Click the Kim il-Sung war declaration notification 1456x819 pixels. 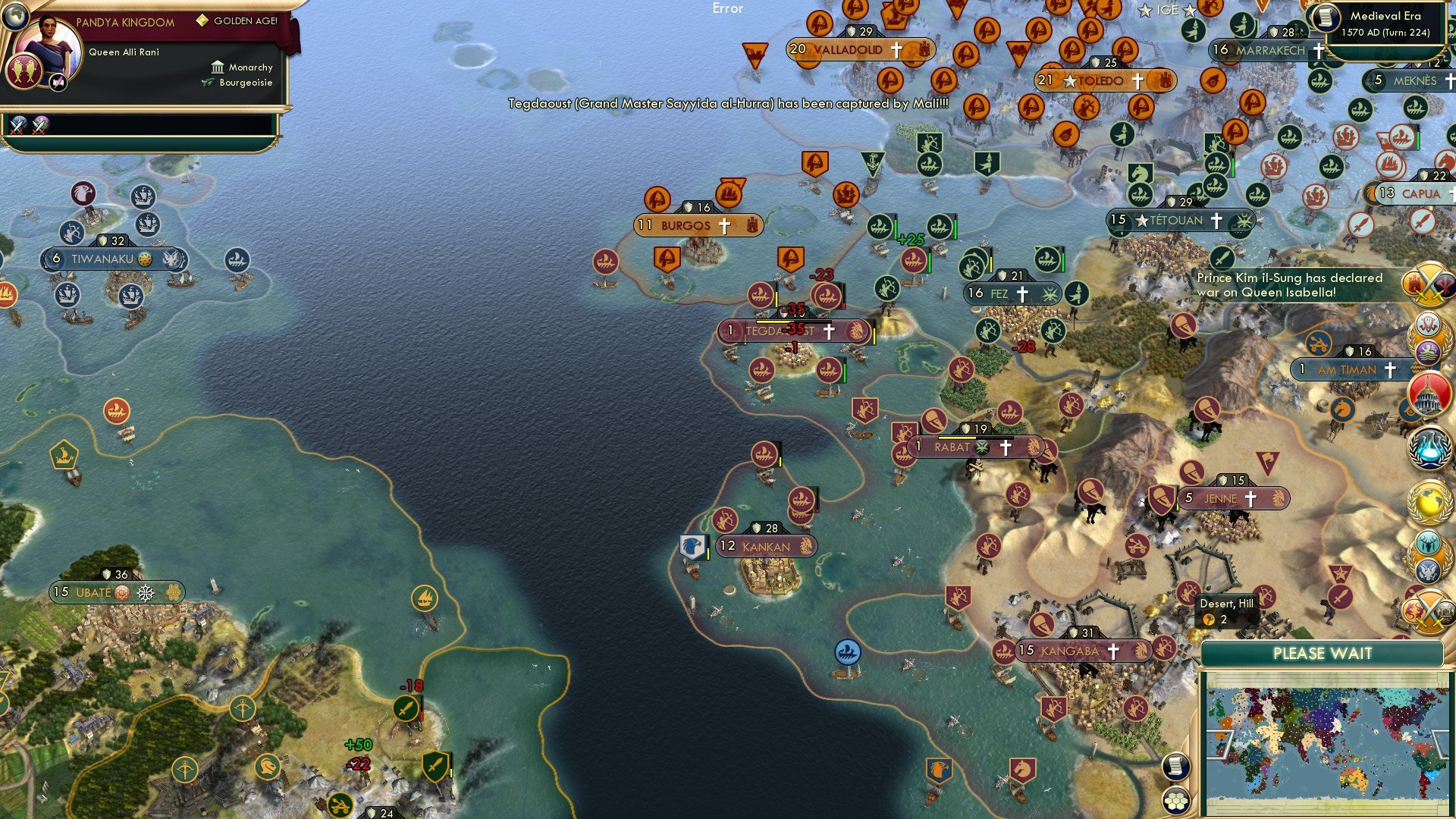[1289, 286]
